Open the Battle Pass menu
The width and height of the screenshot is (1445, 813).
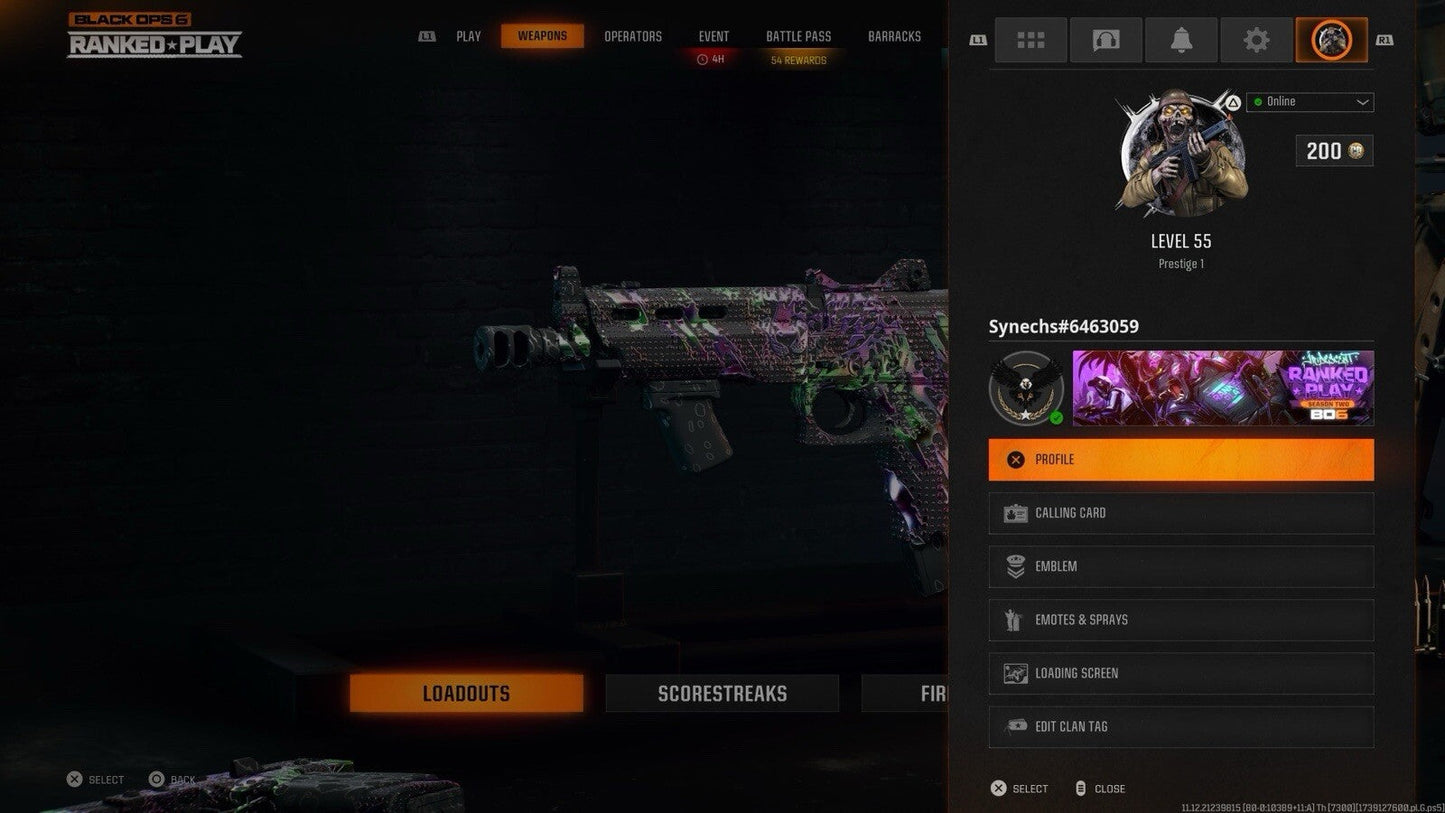[x=798, y=36]
